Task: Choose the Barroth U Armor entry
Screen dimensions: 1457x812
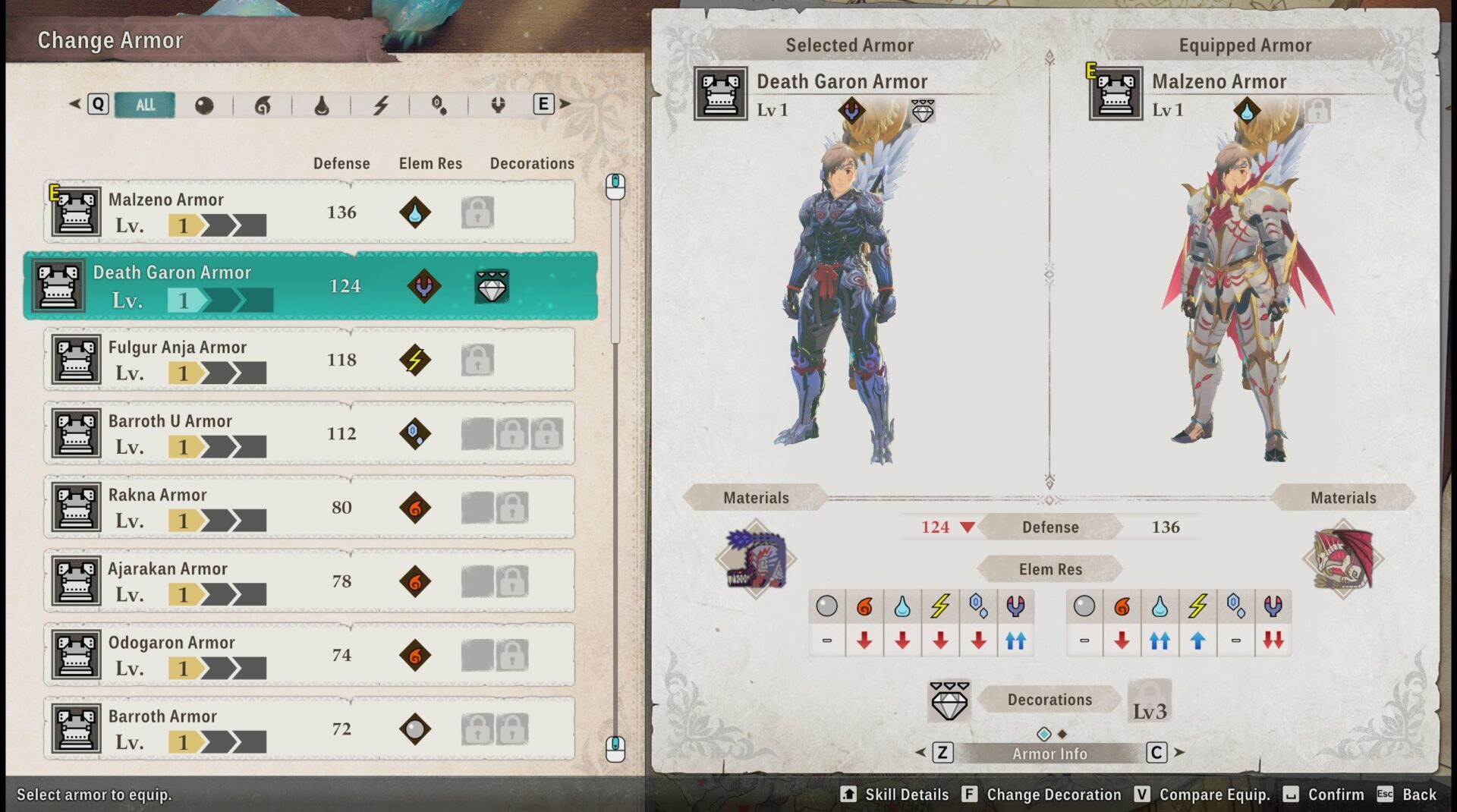Action: coord(309,433)
